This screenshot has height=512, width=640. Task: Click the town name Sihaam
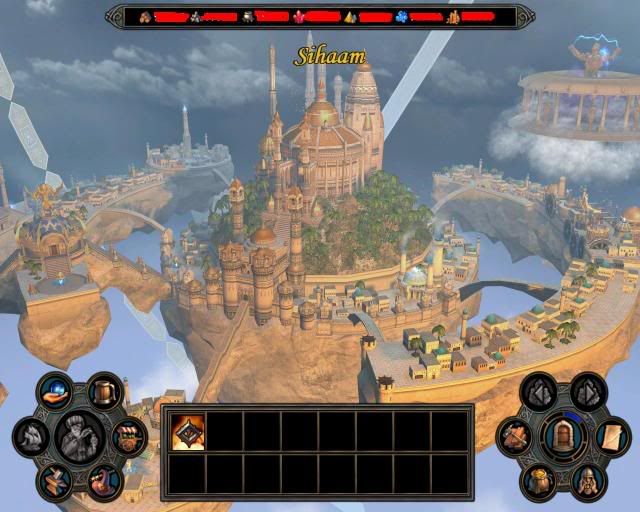coord(329,56)
